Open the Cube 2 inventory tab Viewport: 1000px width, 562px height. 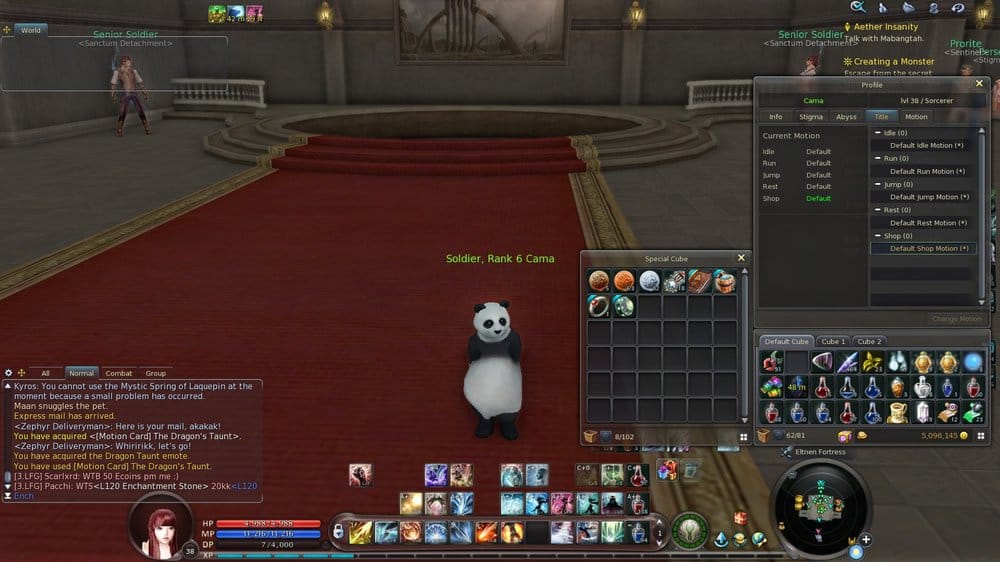pos(869,342)
